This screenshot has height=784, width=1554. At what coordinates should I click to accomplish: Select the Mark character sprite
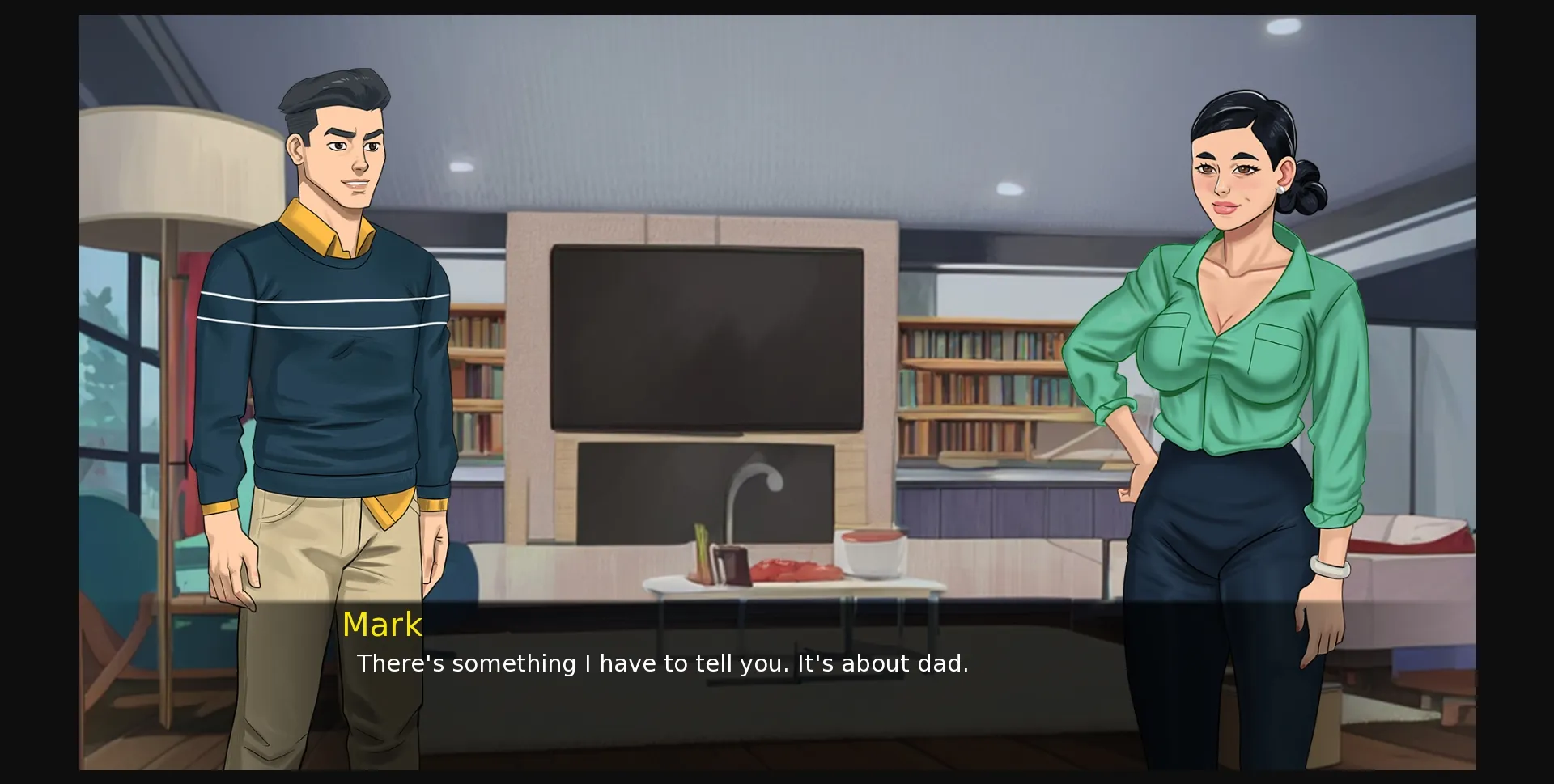coord(332,324)
